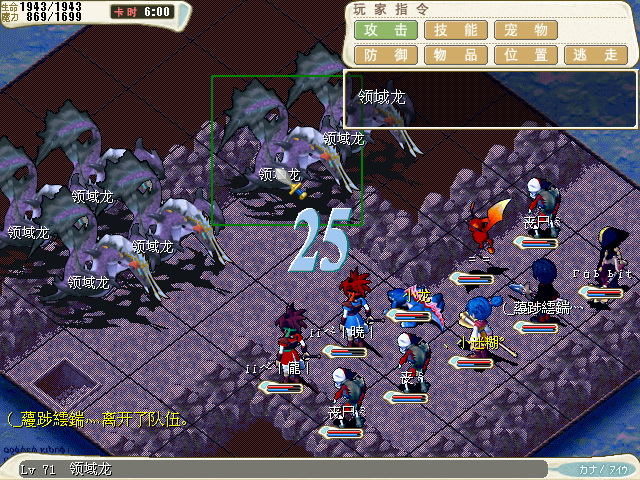Toggle the カナ/アイウ input mode indicator
The image size is (640, 480).
coord(604,468)
